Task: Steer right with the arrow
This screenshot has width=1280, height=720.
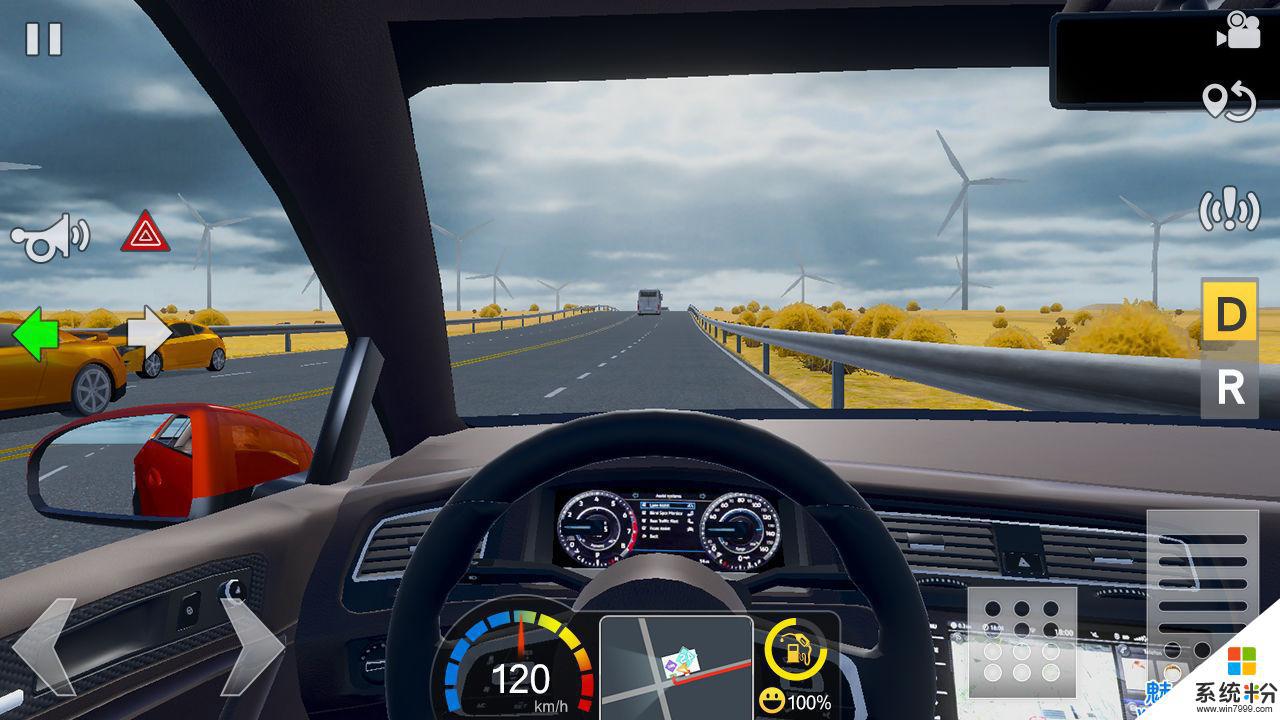Action: coord(250,647)
